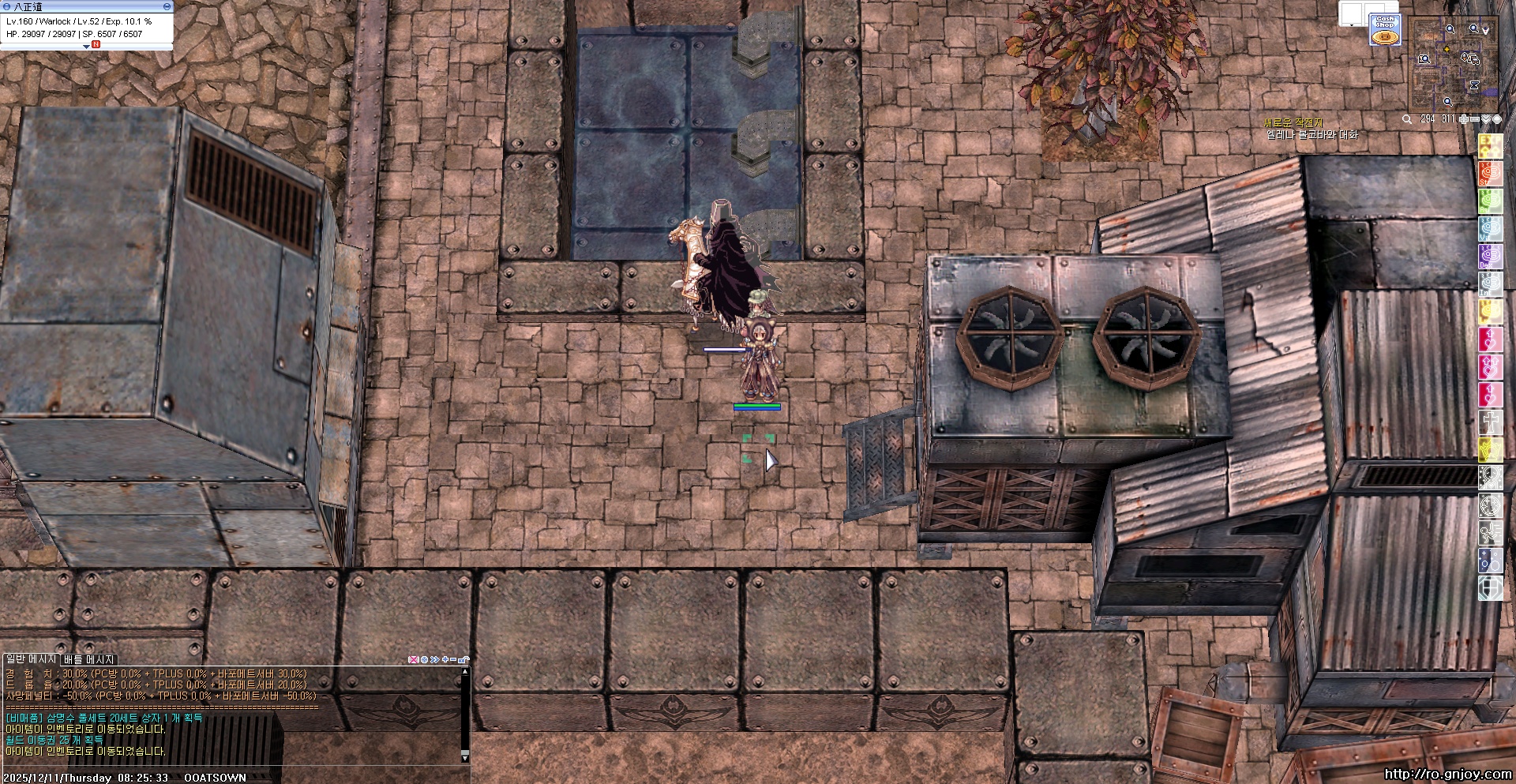Open the minimap search magnifier below the map
The width and height of the screenshot is (1516, 784).
point(1407,119)
